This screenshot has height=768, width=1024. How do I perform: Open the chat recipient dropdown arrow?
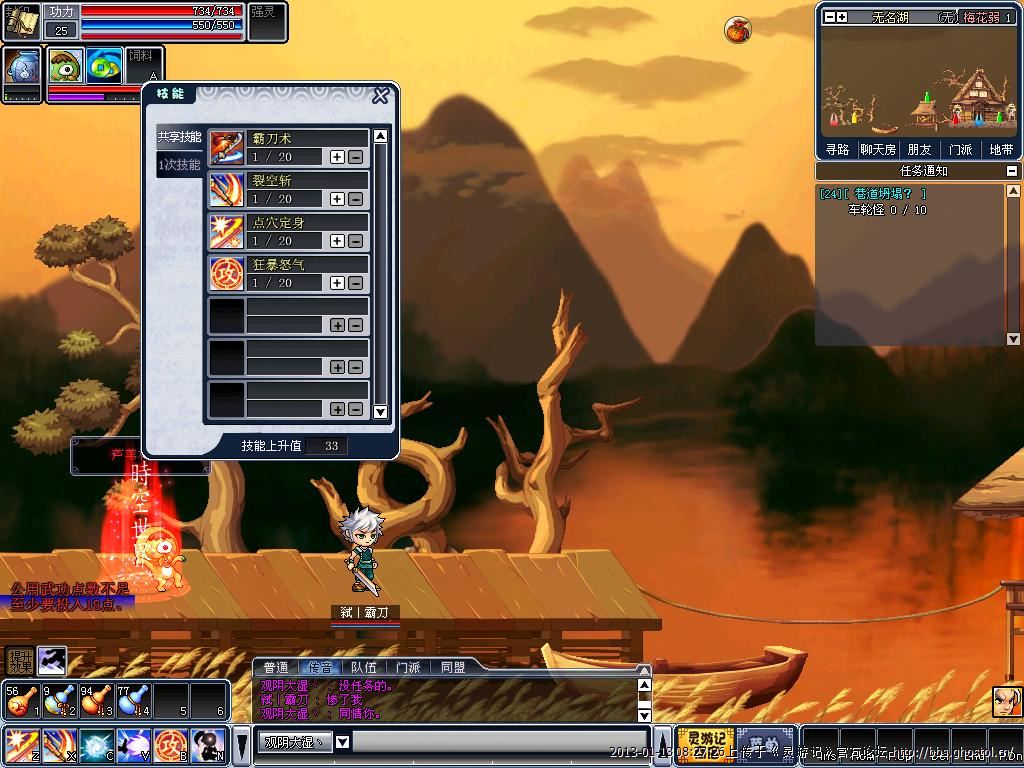click(342, 742)
